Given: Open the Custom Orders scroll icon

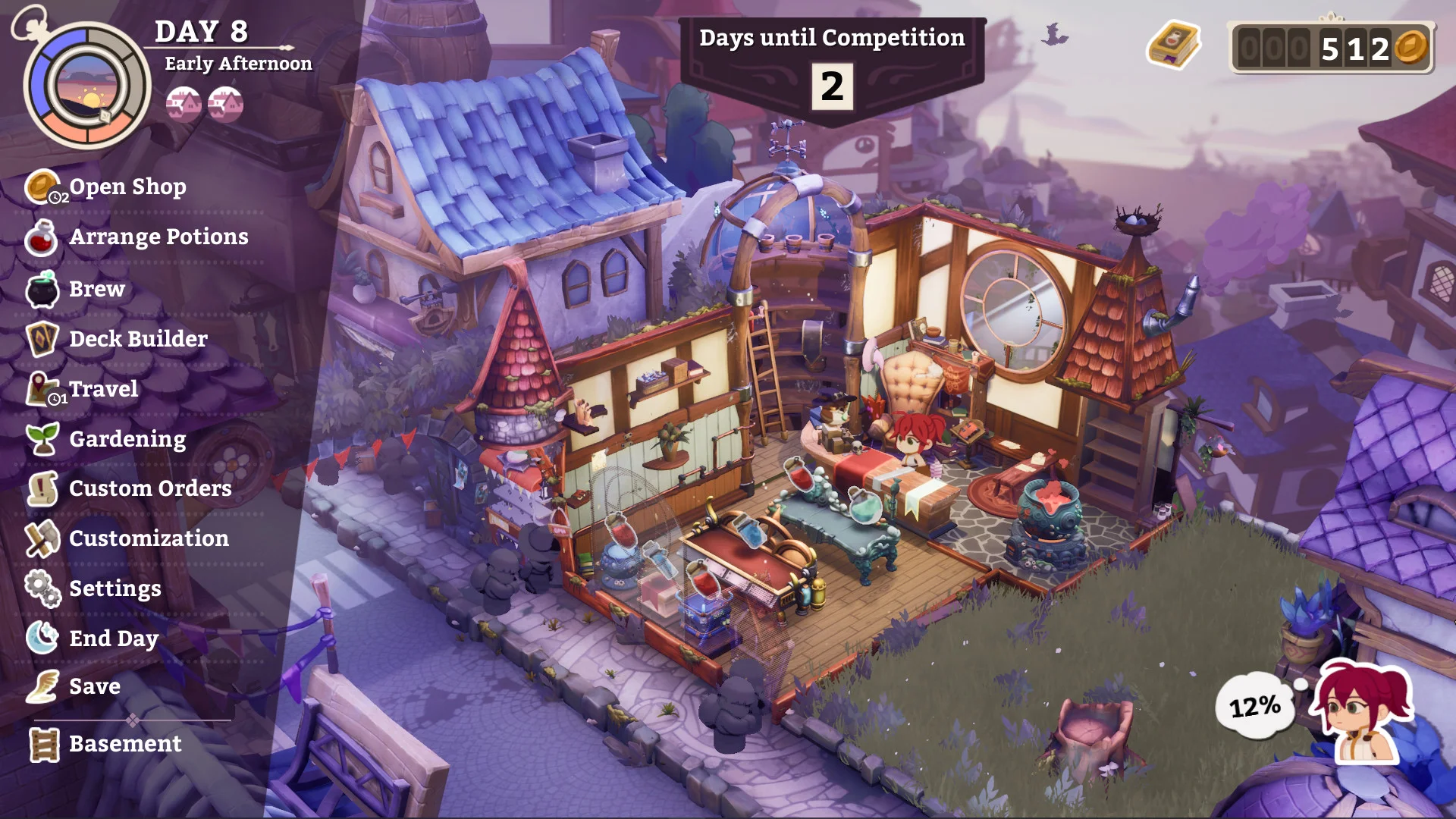Looking at the screenshot, I should click(43, 488).
